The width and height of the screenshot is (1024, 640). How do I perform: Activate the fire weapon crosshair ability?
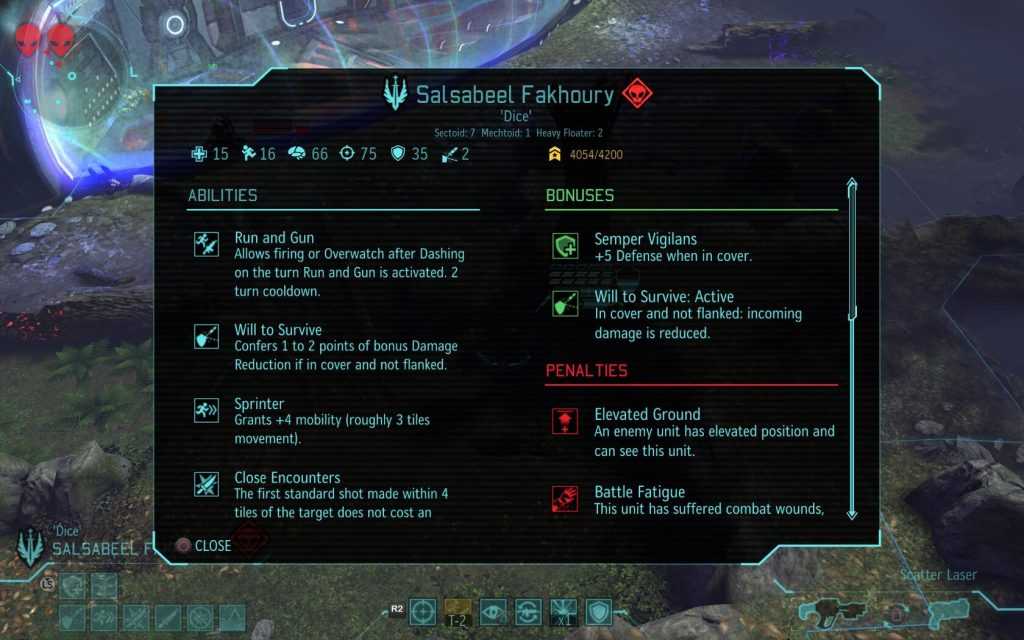tap(423, 611)
